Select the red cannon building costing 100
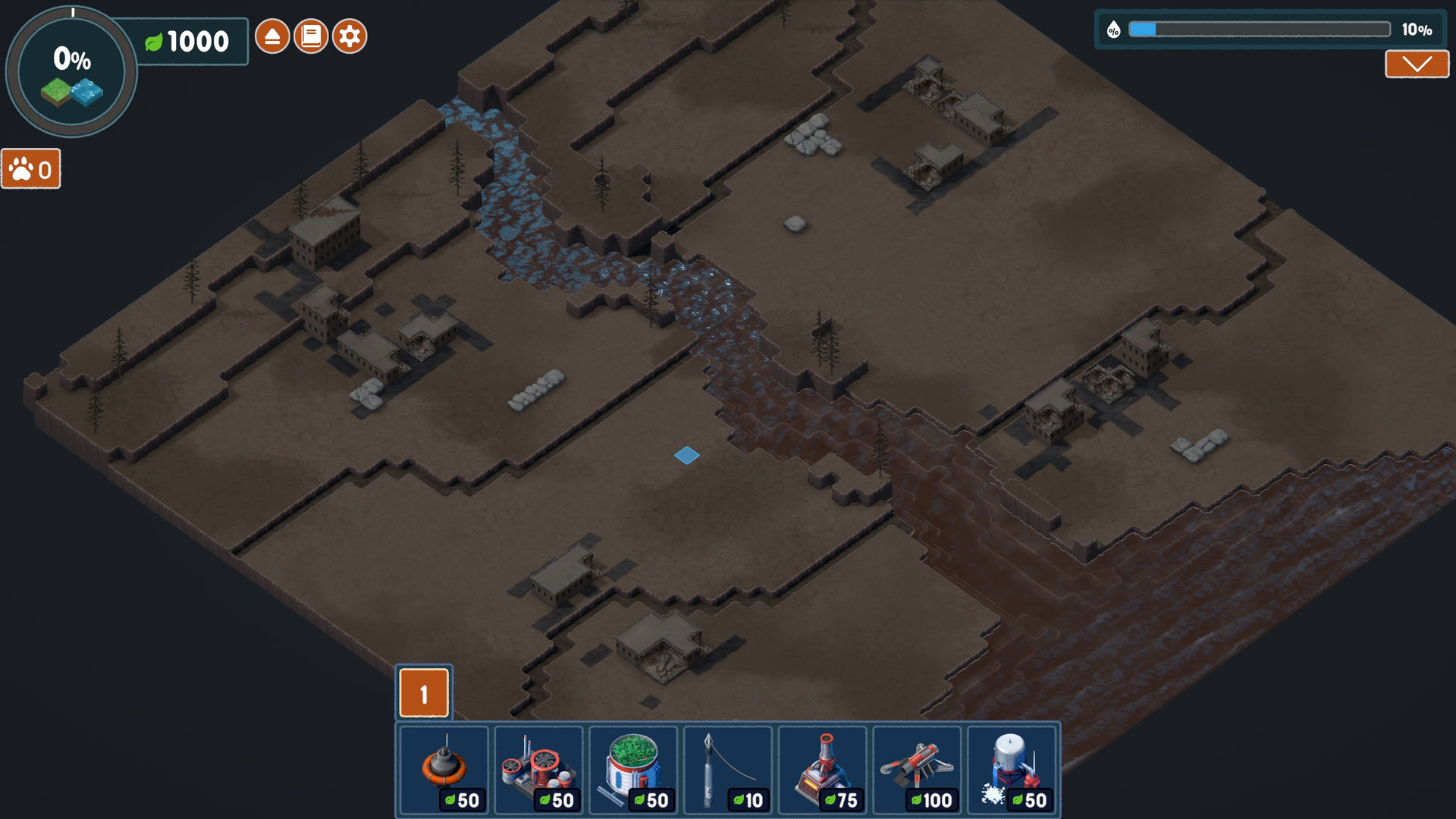 point(918,769)
